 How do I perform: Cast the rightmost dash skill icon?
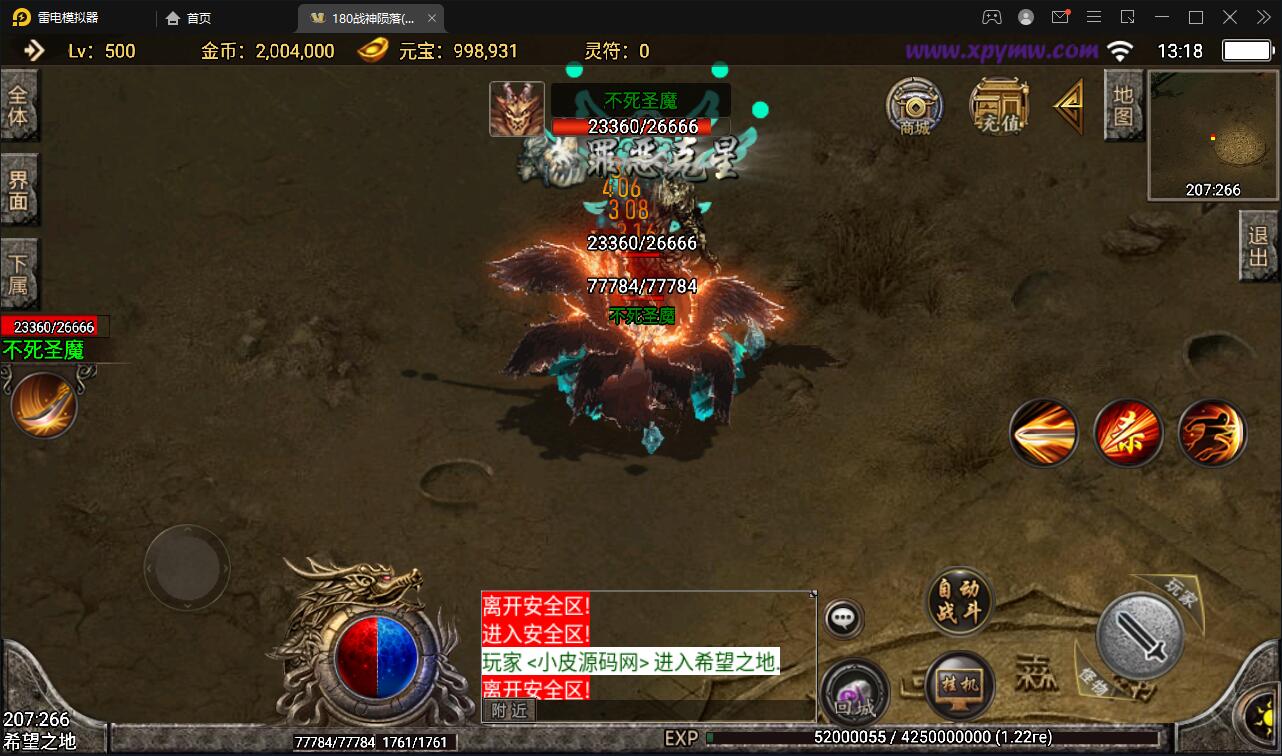(x=1211, y=433)
